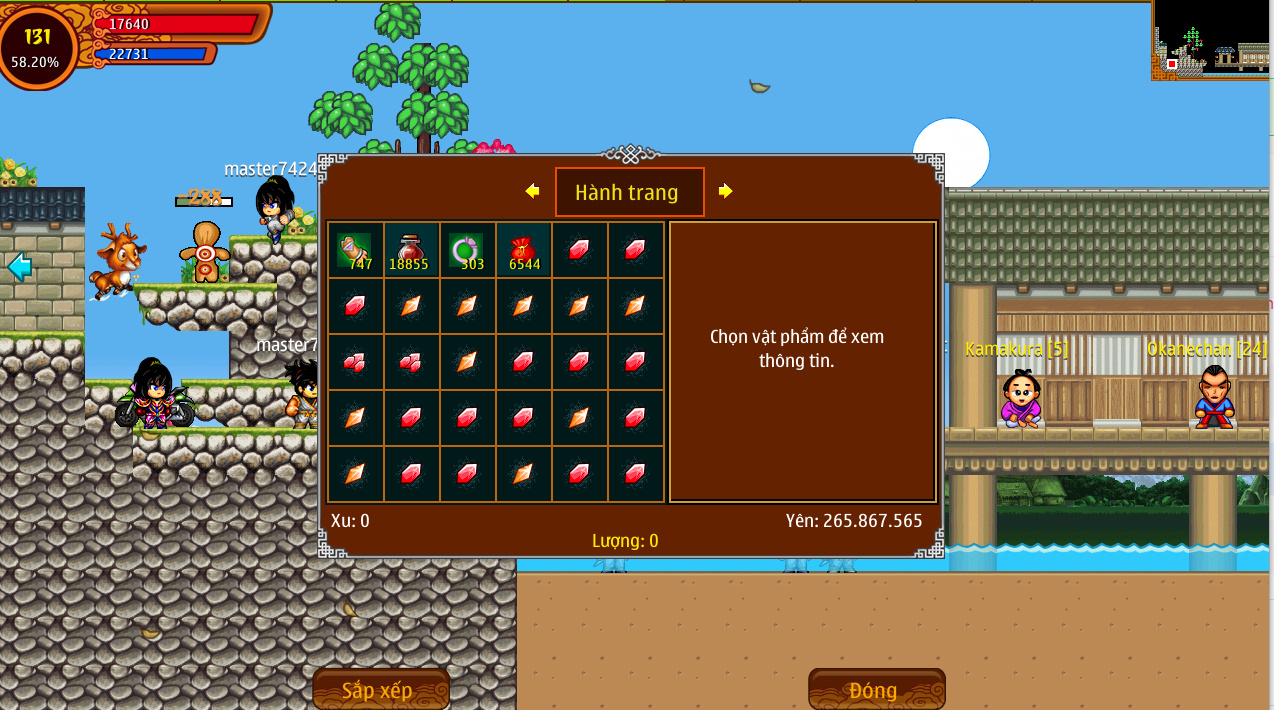Close the inventory with the Đóng button
The height and width of the screenshot is (710, 1274).
point(876,689)
